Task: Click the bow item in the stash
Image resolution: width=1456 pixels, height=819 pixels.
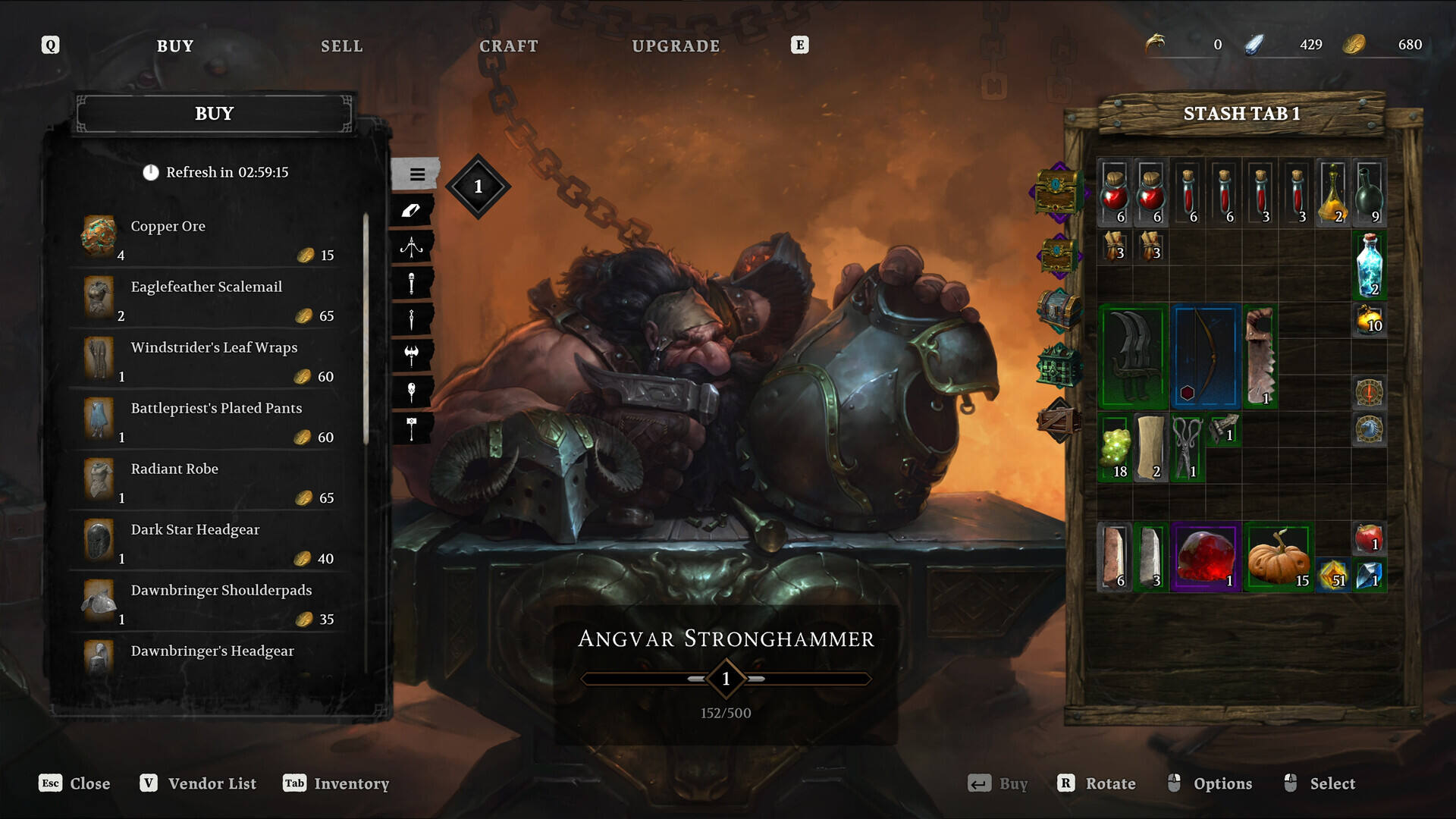Action: point(1205,356)
